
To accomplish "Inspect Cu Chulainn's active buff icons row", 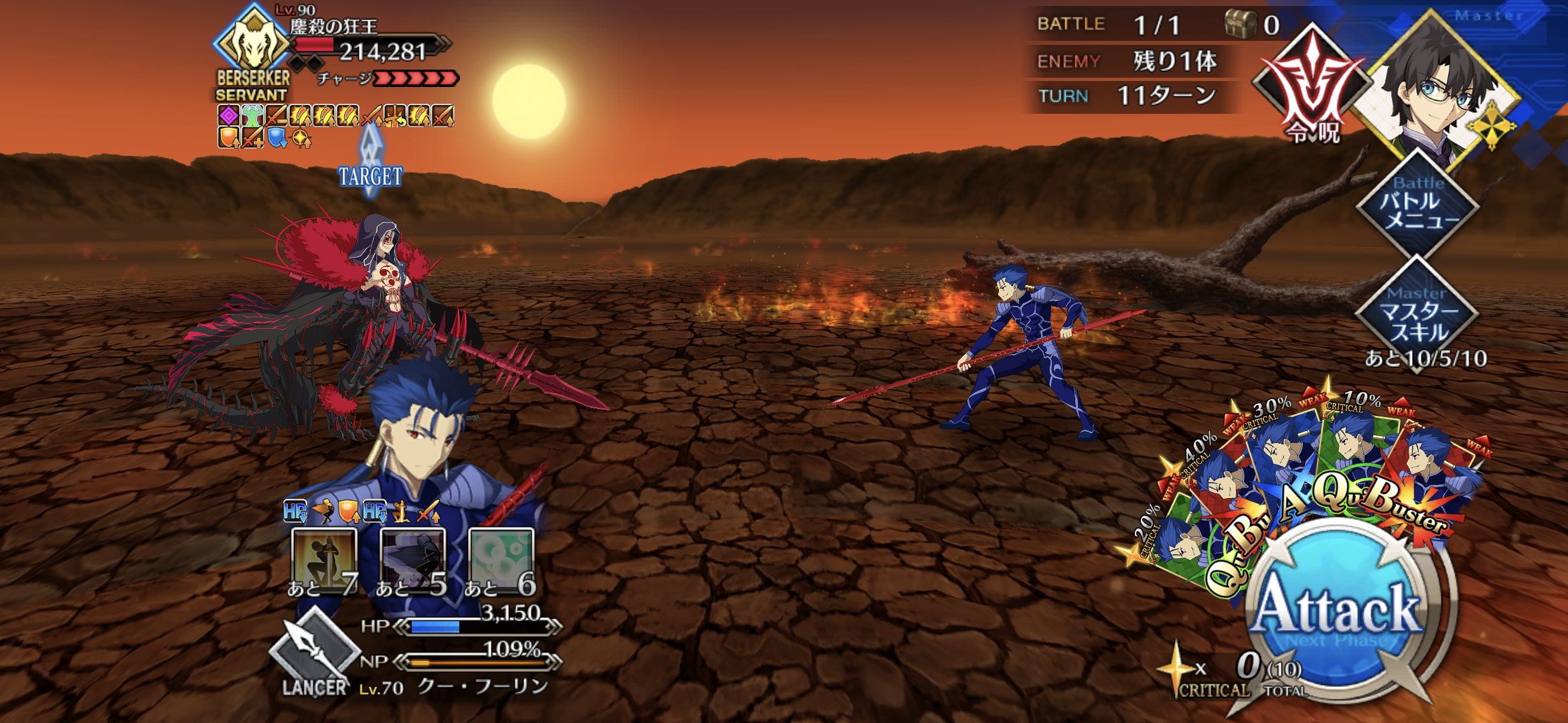I will tap(362, 512).
